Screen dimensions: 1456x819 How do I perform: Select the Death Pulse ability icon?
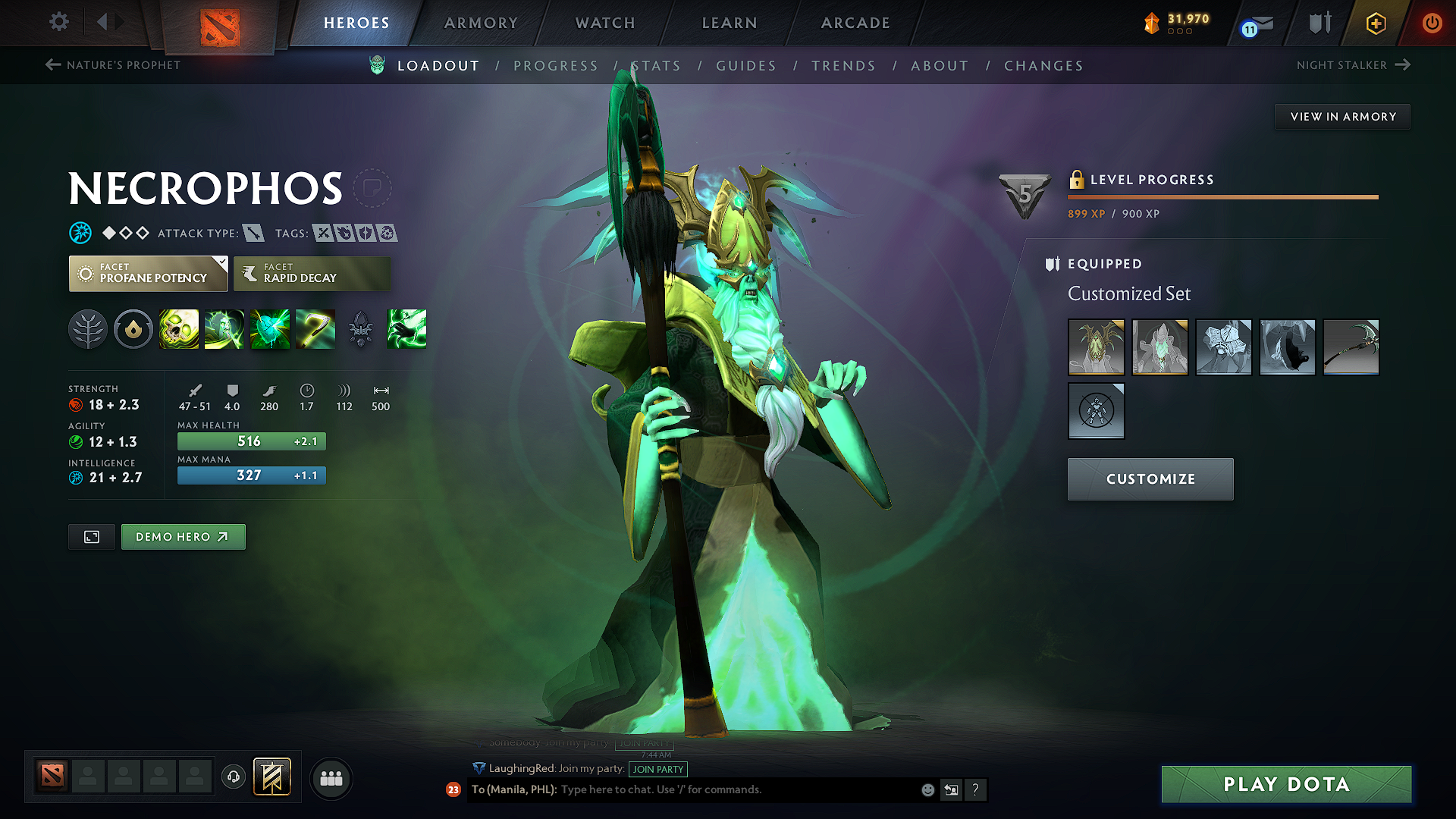coord(179,329)
